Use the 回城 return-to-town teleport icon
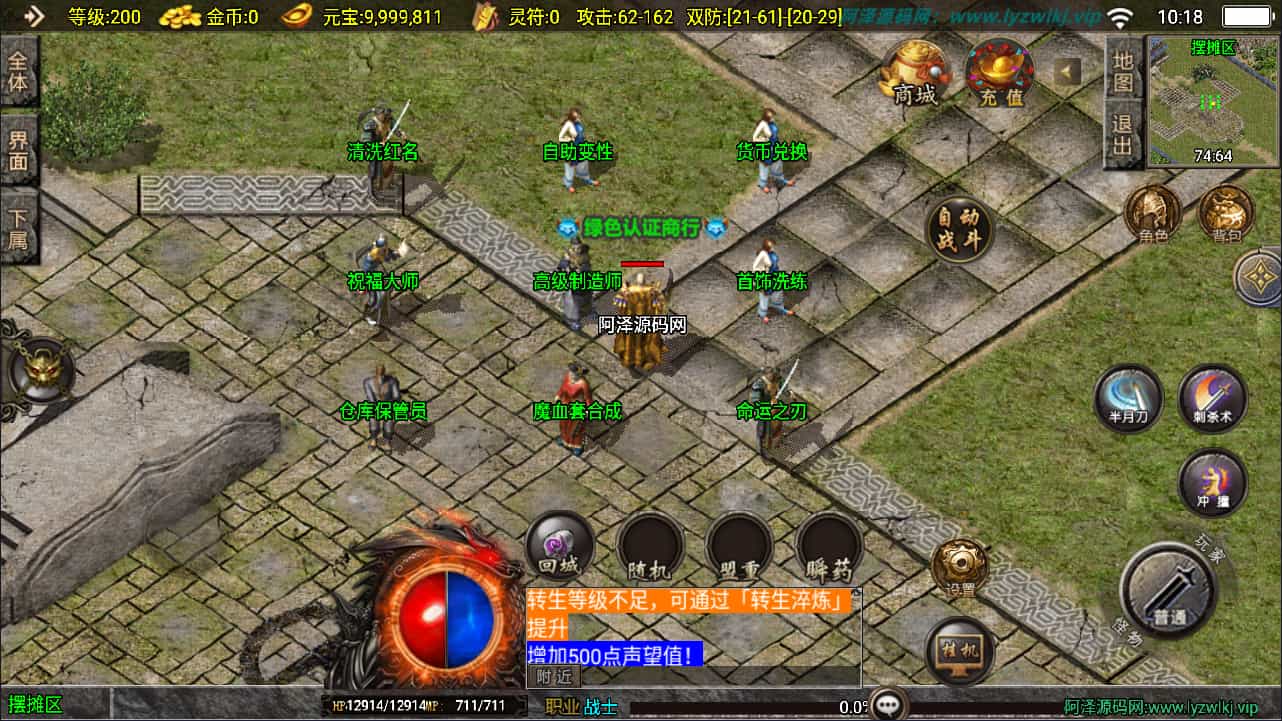1282x721 pixels. click(558, 547)
